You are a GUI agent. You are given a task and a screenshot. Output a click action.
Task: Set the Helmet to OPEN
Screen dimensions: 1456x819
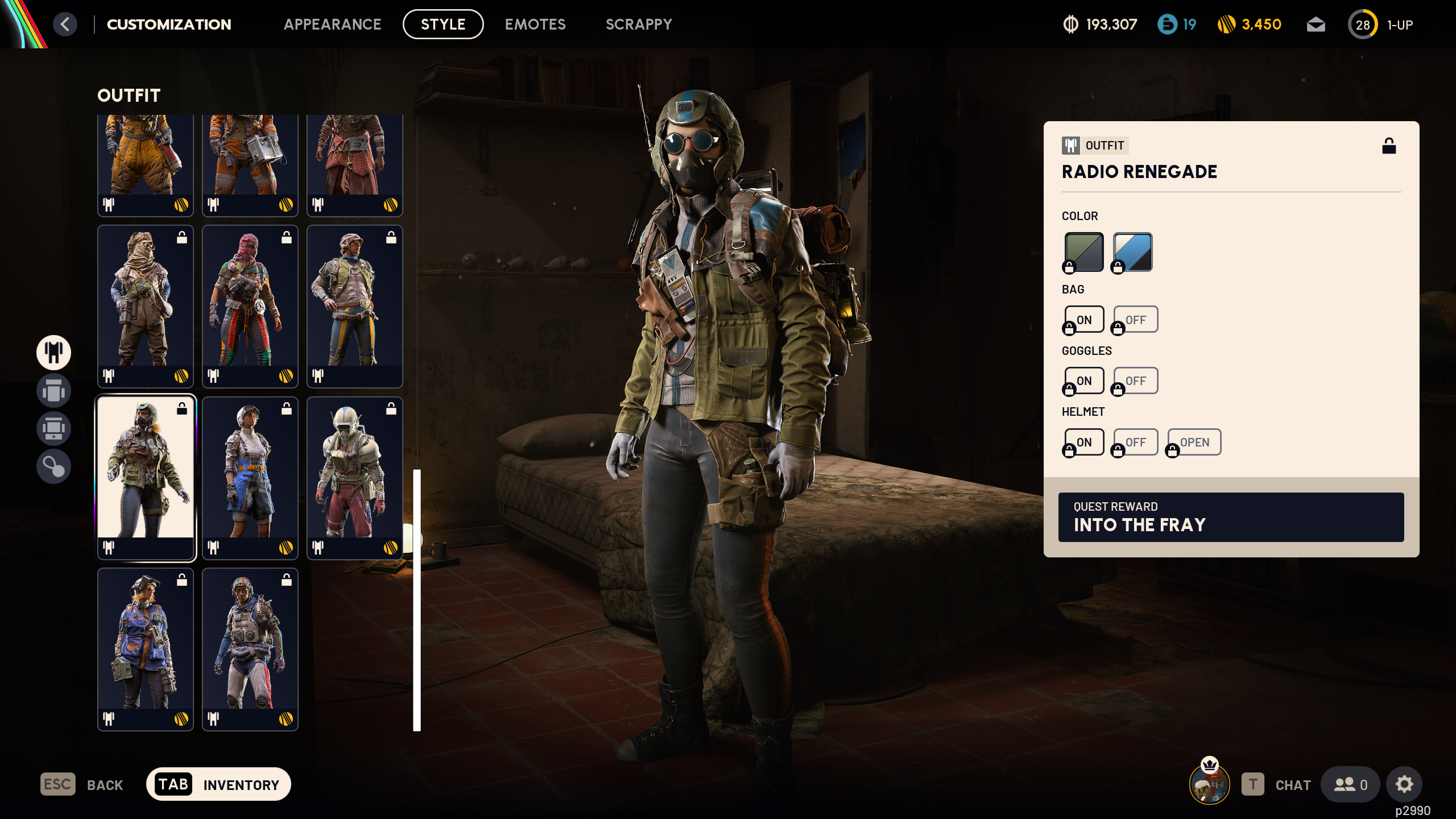point(1194,442)
